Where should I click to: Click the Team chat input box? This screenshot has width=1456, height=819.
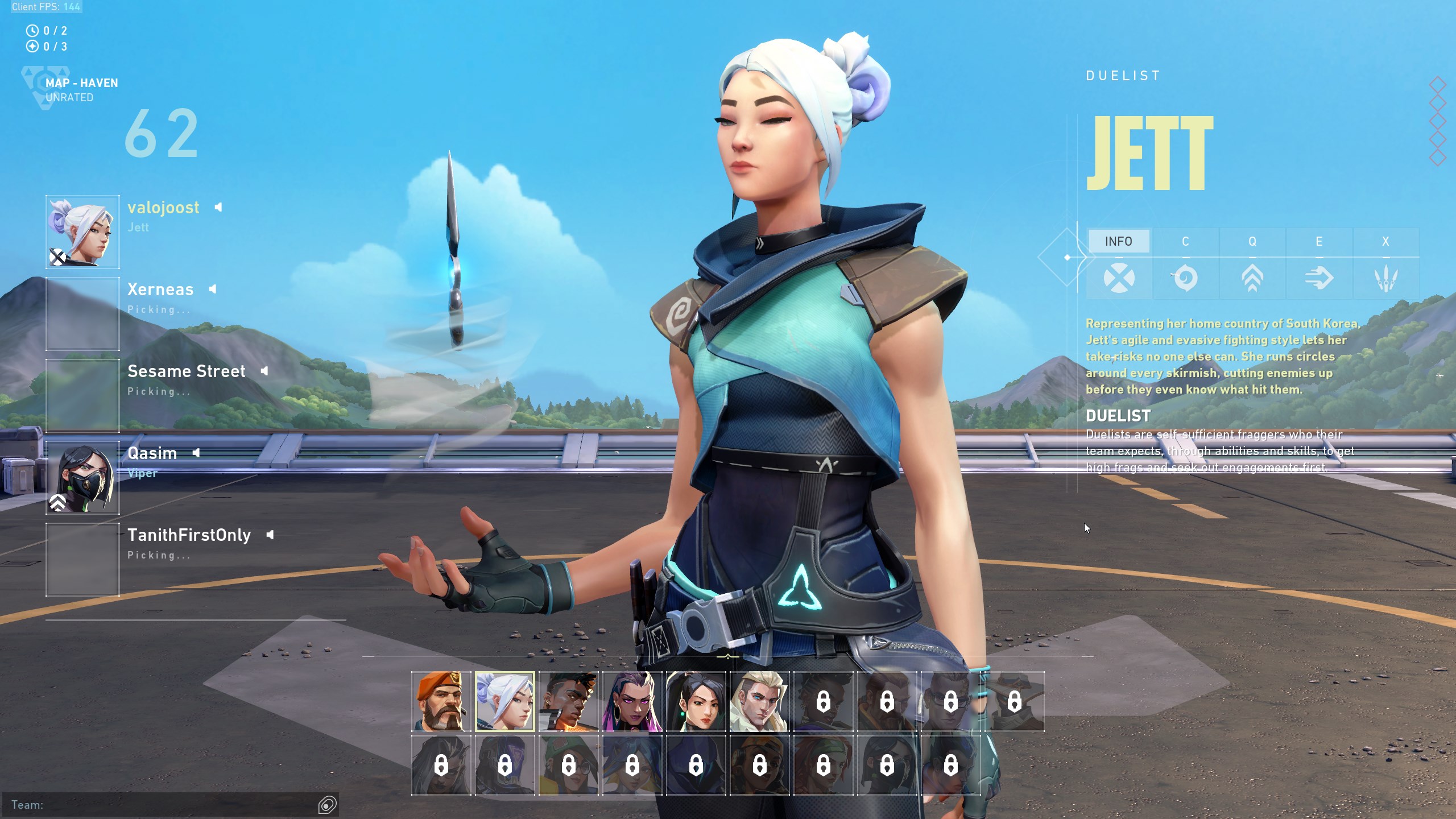(165, 805)
